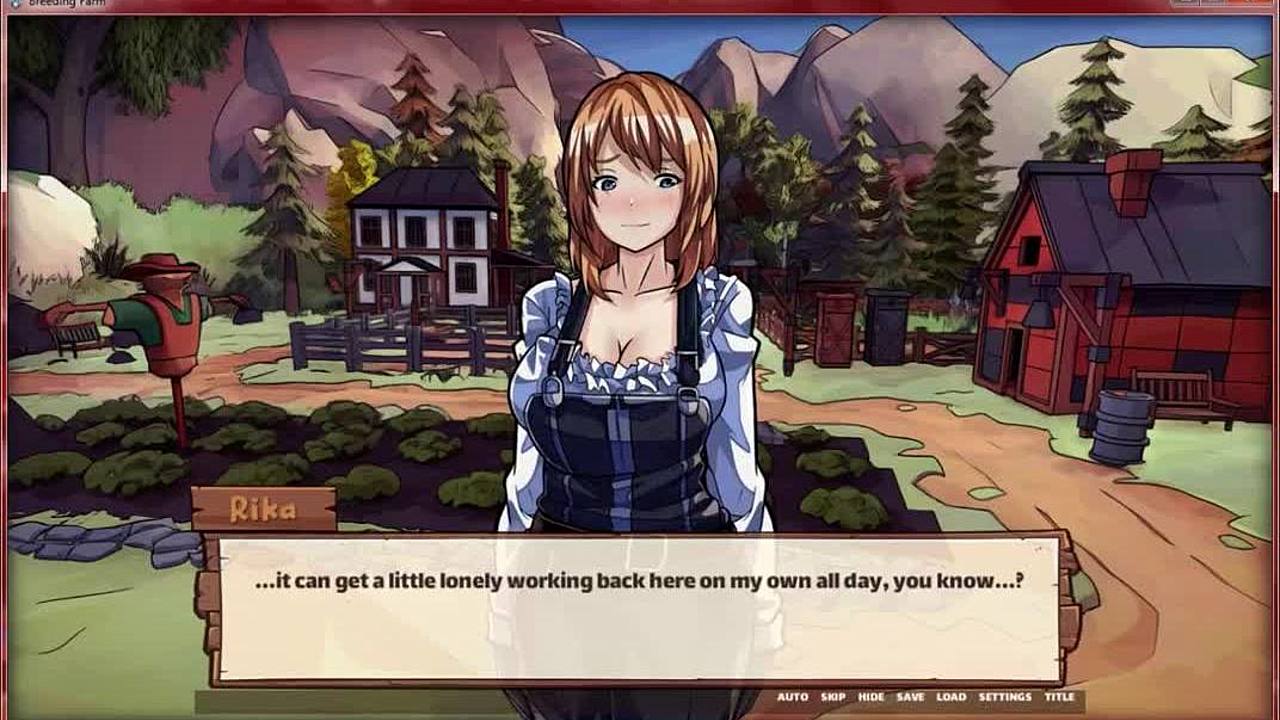
Task: Open the LOAD game menu
Action: click(x=951, y=697)
